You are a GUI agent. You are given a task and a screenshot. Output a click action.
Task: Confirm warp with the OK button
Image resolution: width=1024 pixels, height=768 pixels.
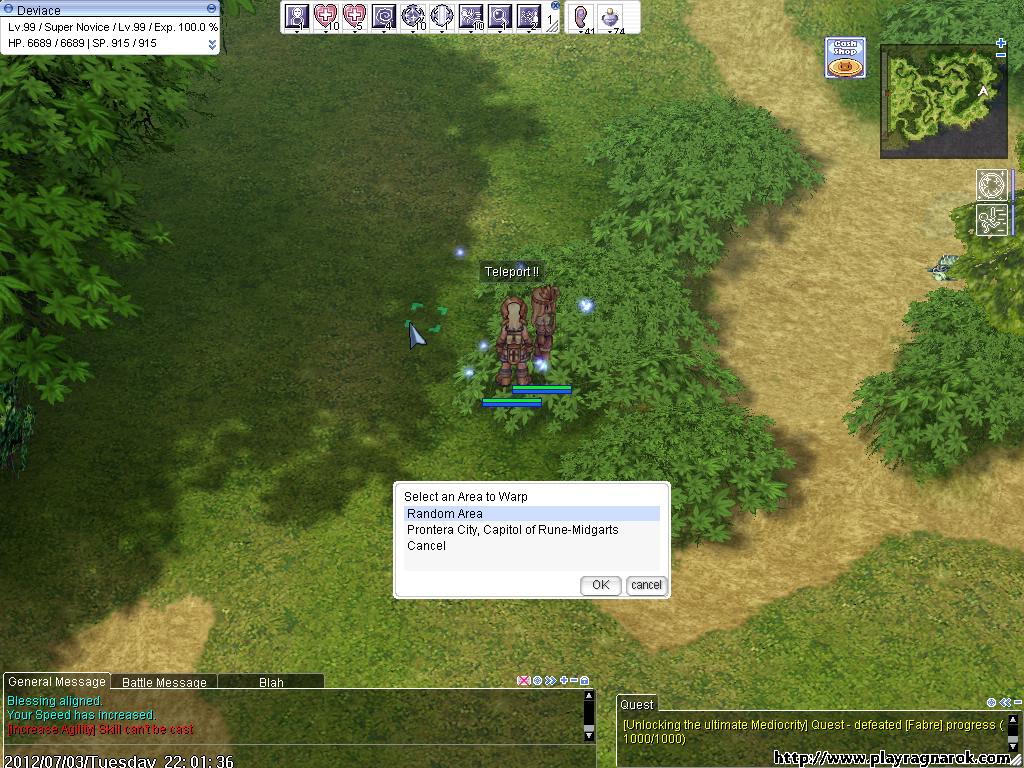600,585
